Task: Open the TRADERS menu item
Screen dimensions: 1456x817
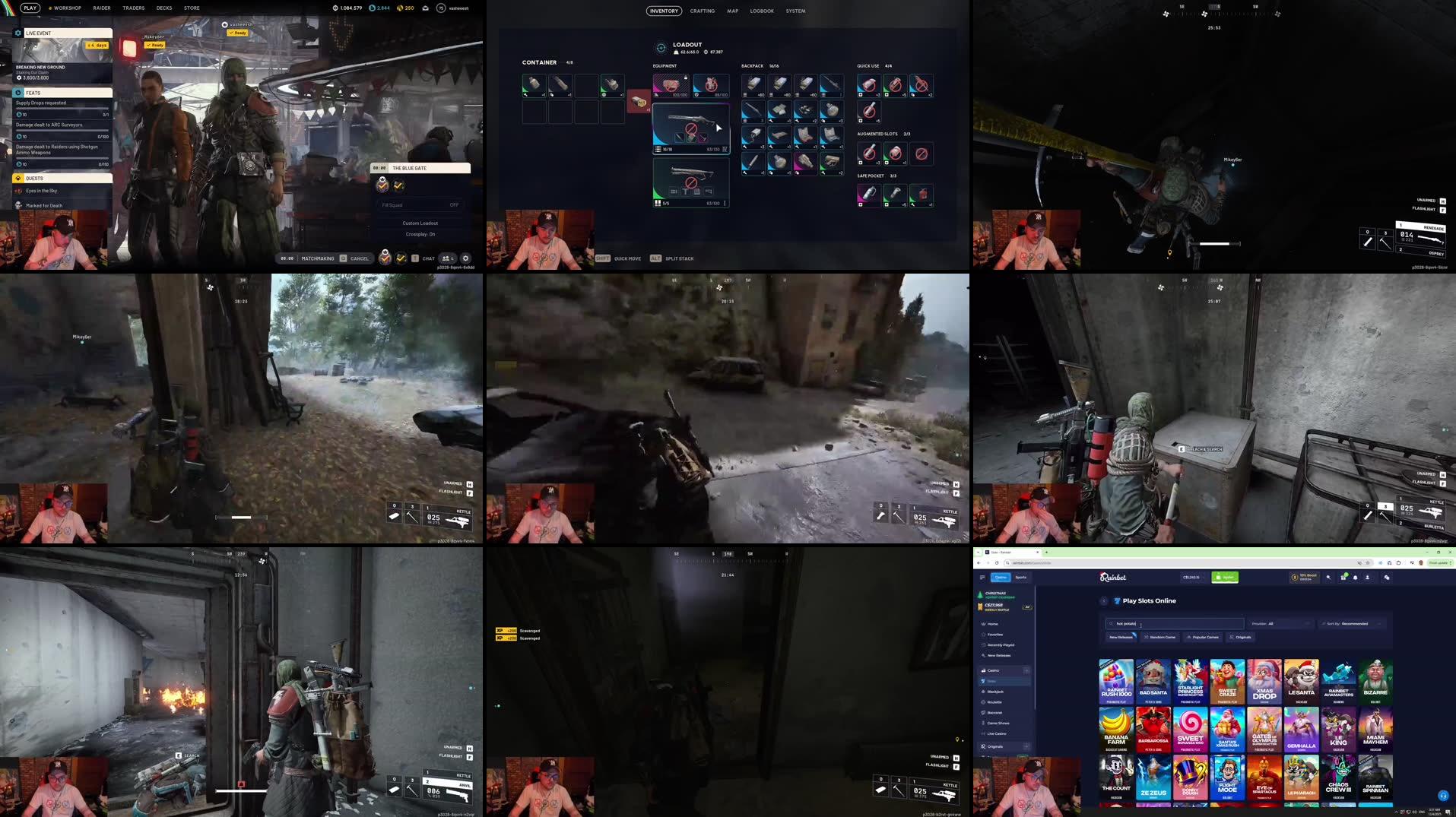Action: click(x=134, y=8)
